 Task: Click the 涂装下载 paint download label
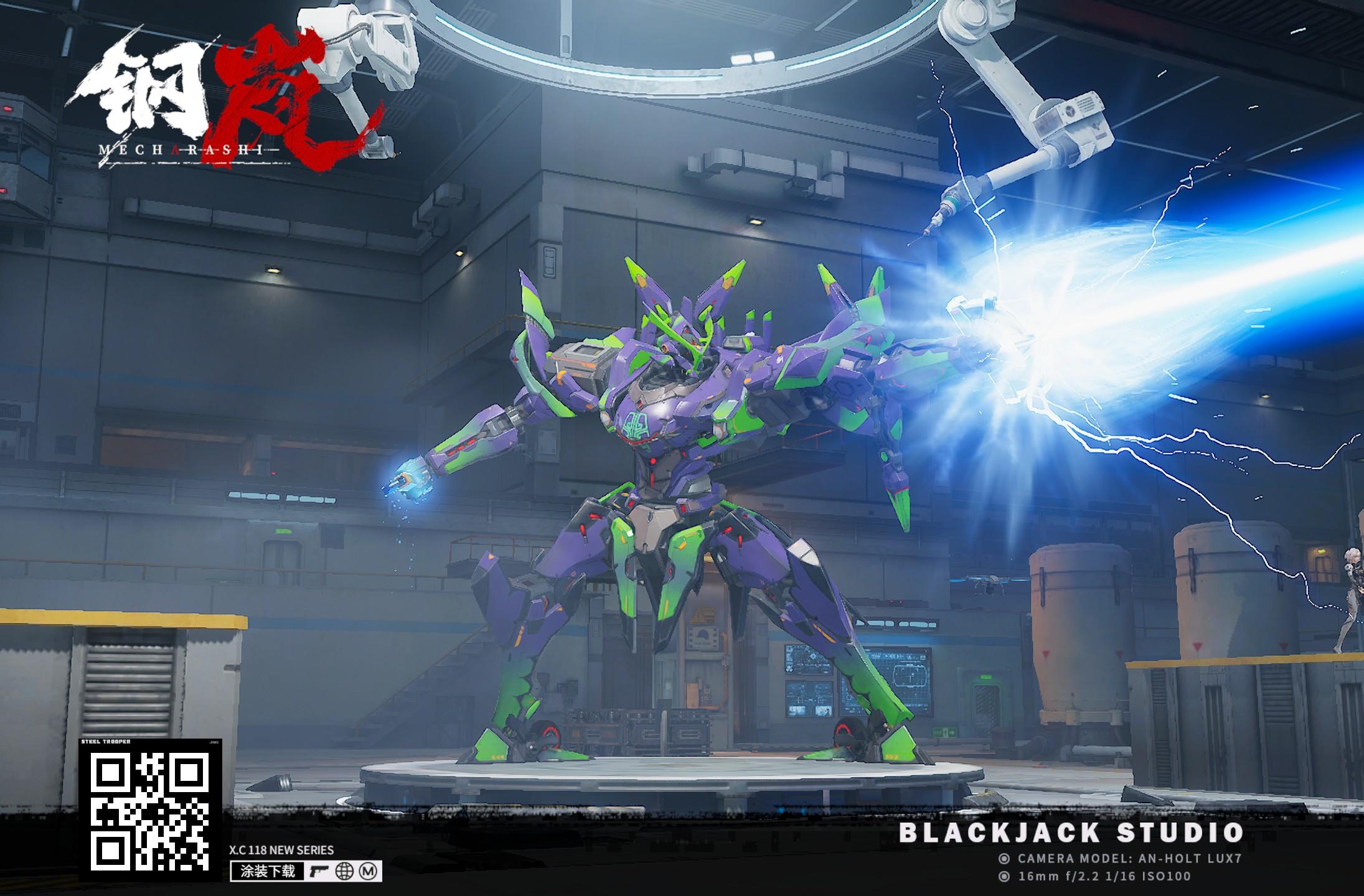click(x=268, y=871)
